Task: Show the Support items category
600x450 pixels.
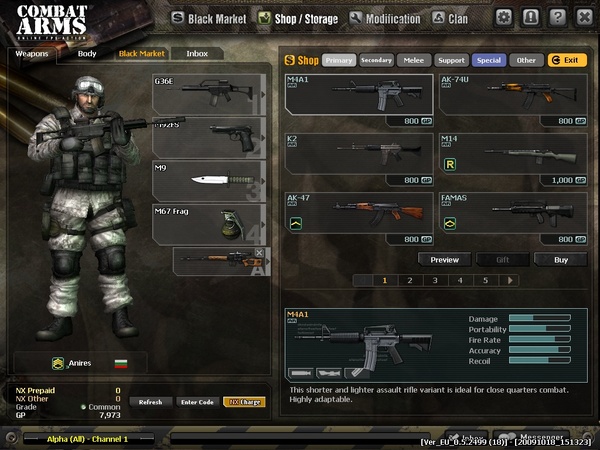Action: coord(451,60)
